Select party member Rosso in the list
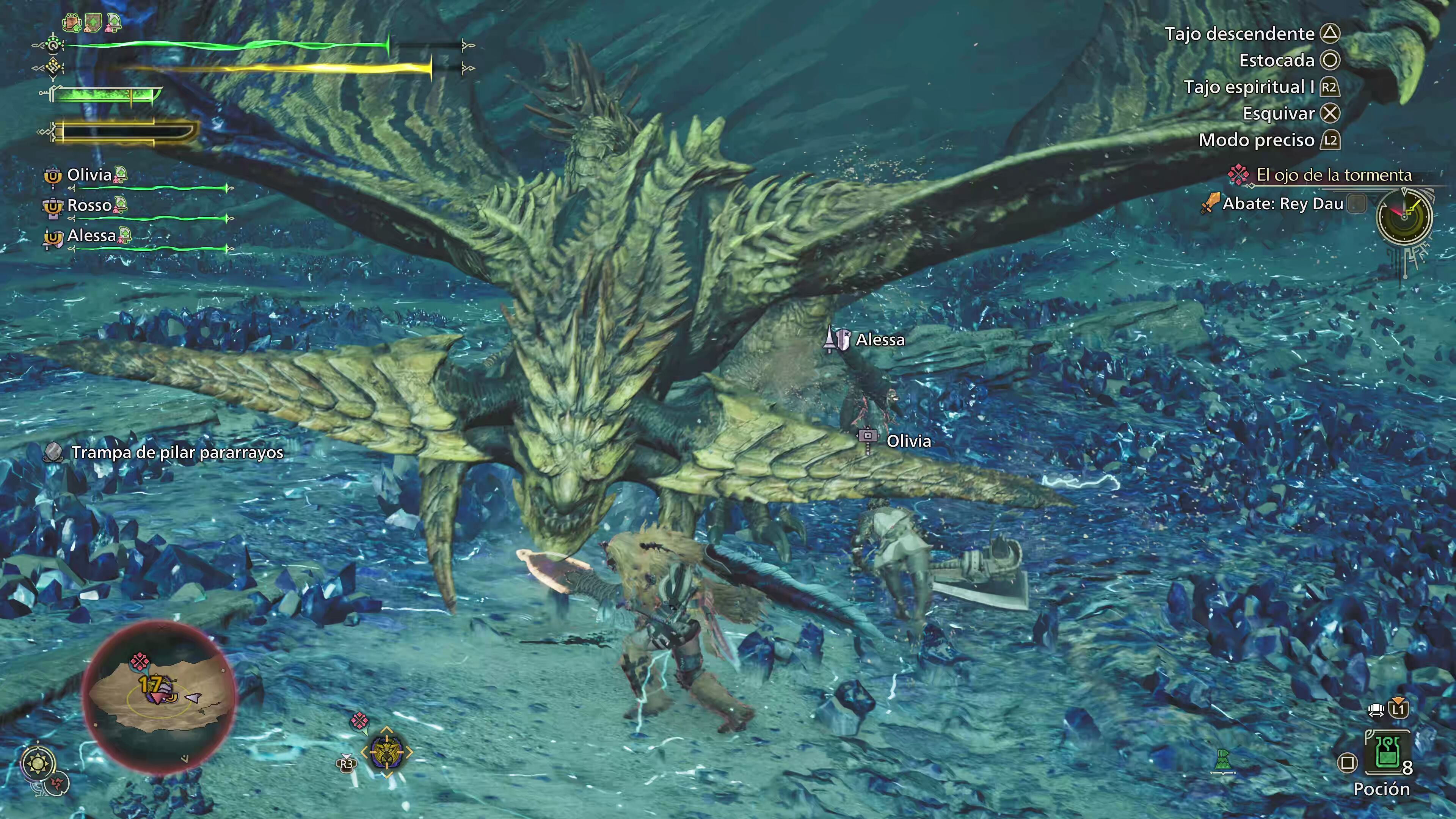Image resolution: width=1456 pixels, height=819 pixels. [89, 206]
